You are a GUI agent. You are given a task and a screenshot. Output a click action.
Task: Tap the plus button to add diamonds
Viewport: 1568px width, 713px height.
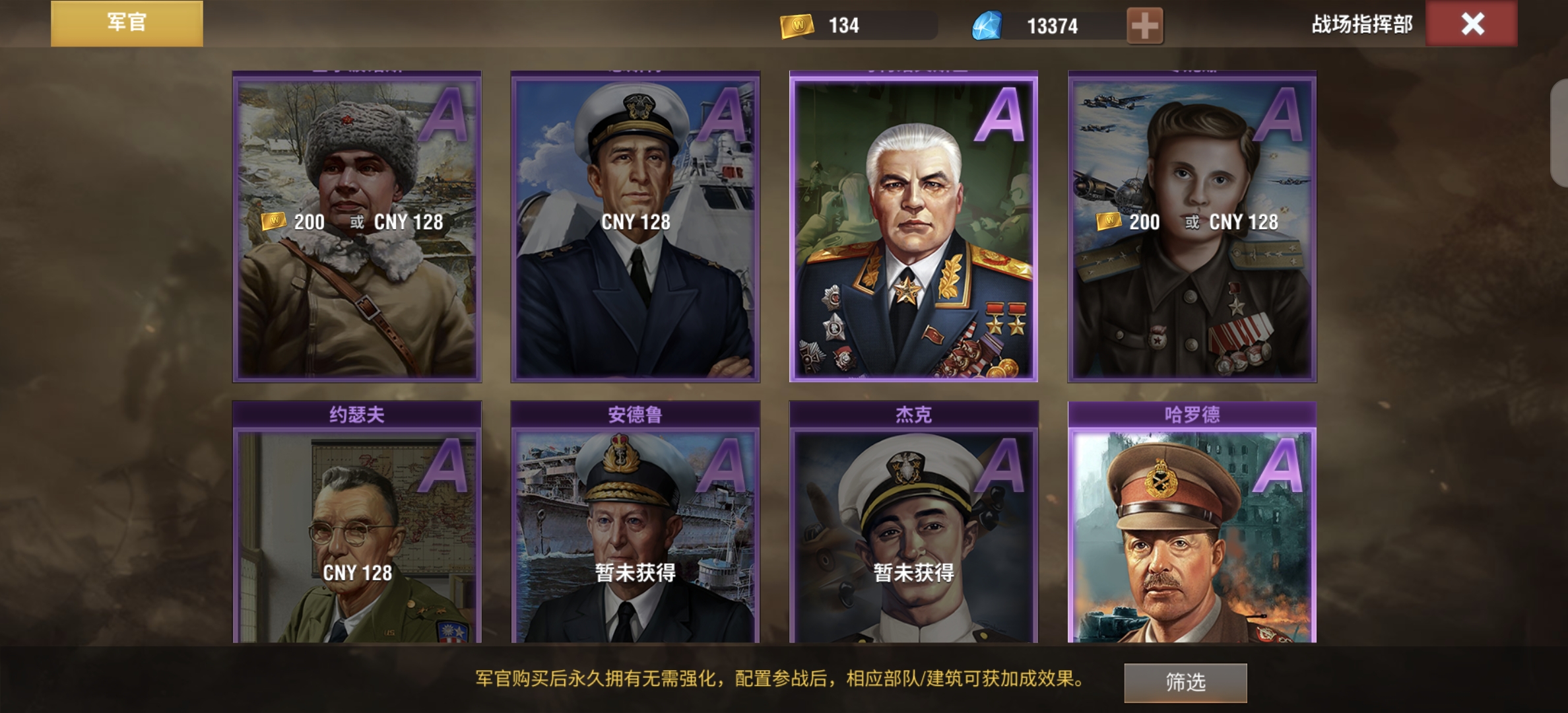(x=1144, y=26)
